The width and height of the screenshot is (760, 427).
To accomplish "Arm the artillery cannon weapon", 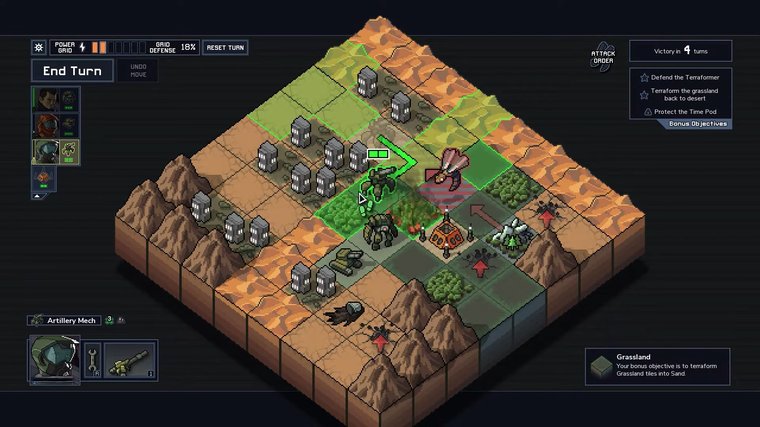I will (x=131, y=358).
